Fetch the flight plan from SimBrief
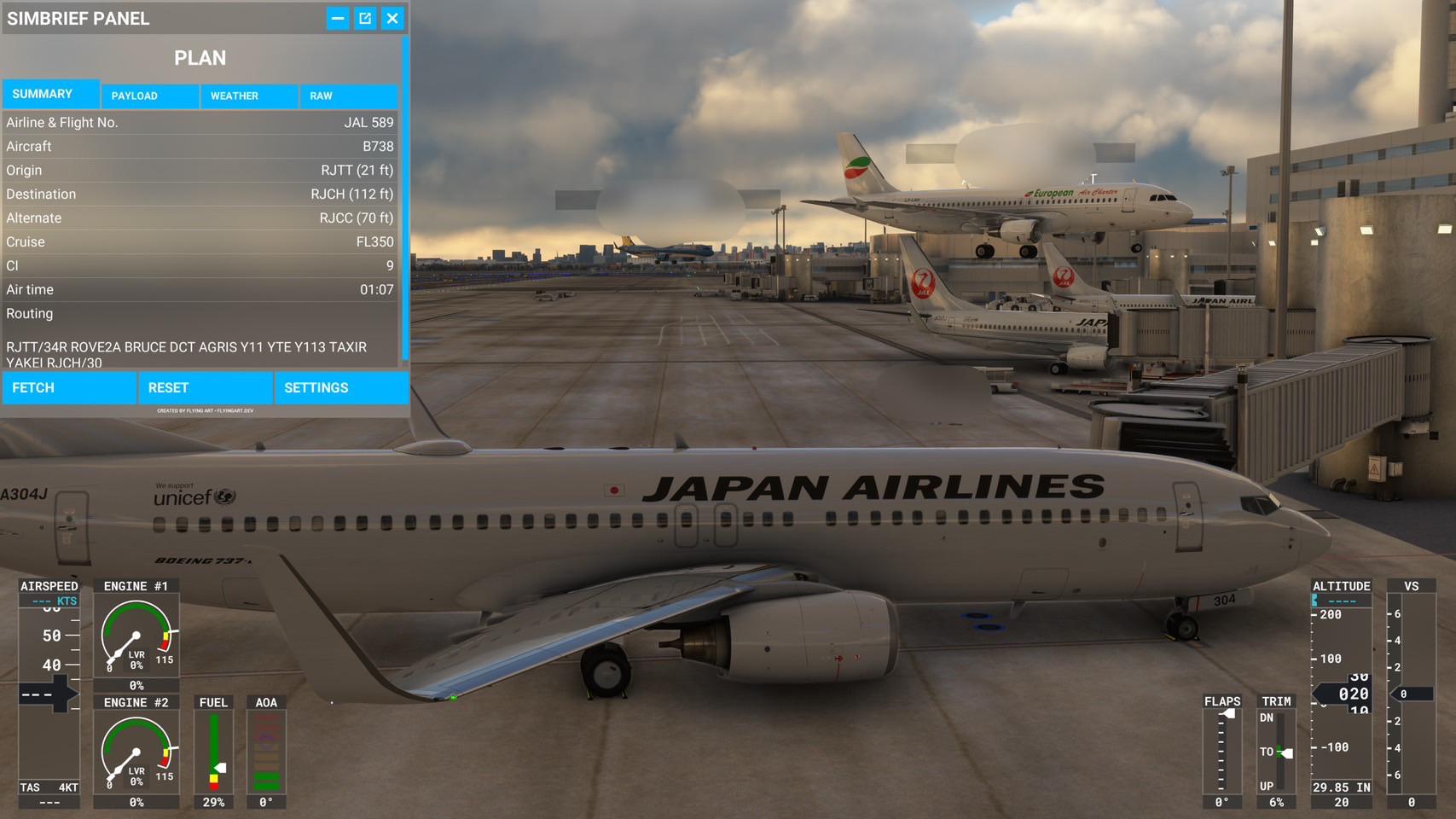This screenshot has height=819, width=1456. pos(68,388)
